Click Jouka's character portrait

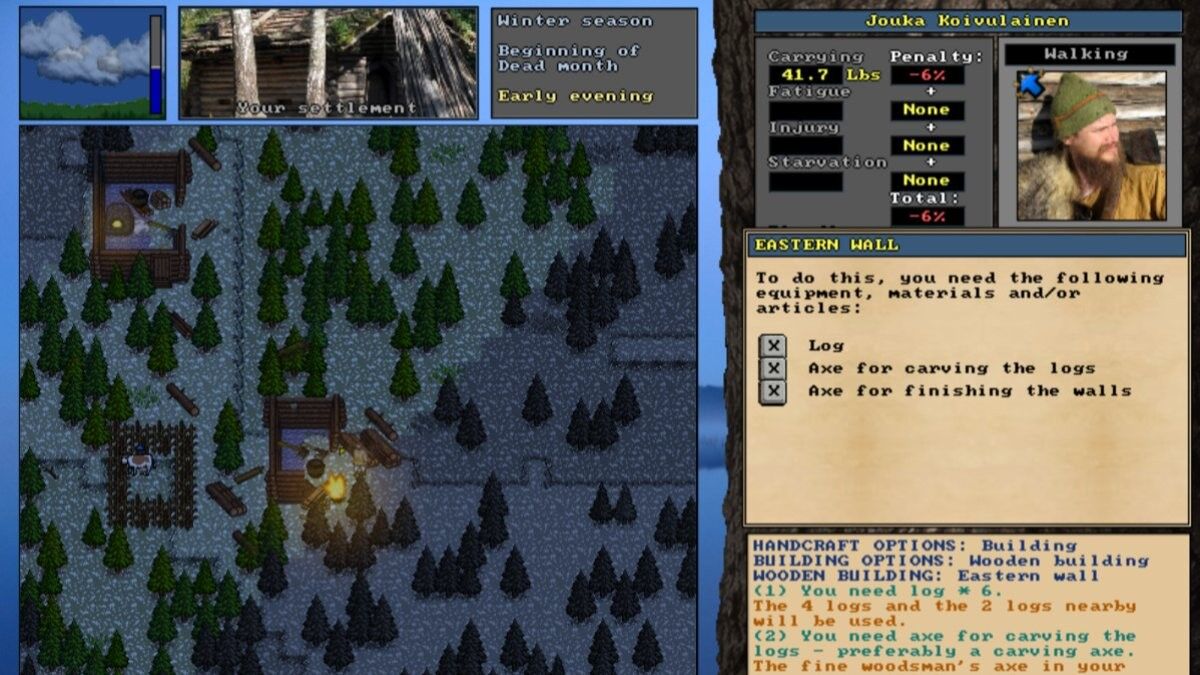[x=1091, y=145]
